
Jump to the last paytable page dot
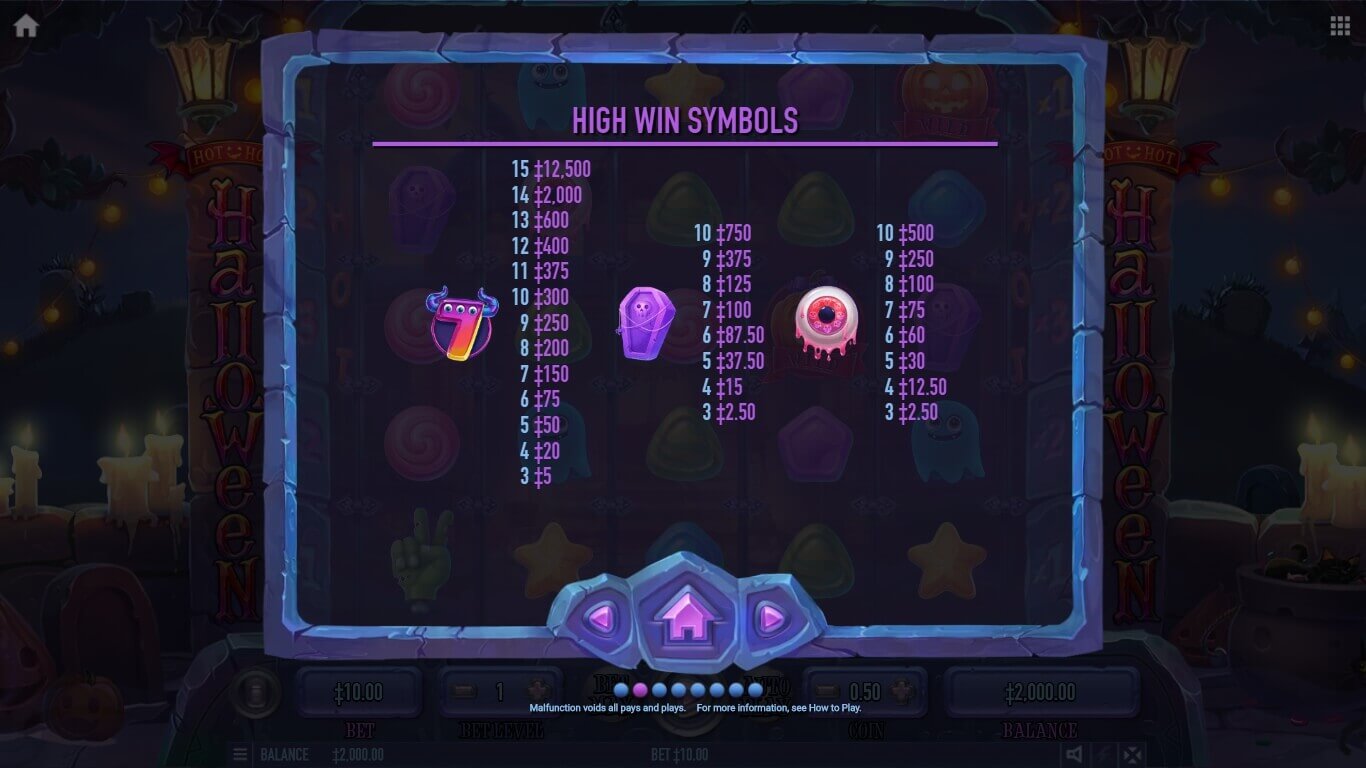(755, 690)
